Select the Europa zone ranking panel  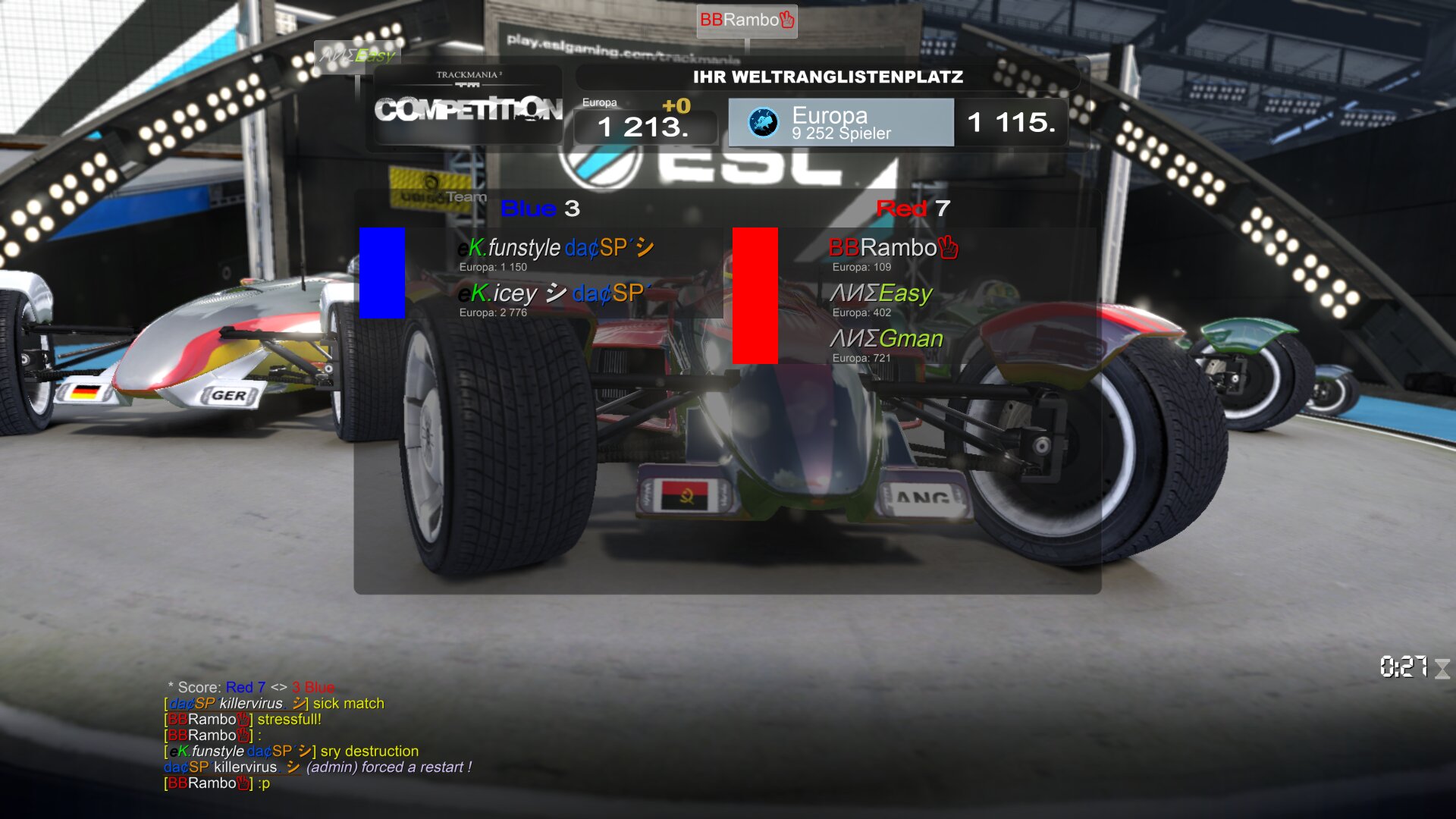click(x=840, y=122)
